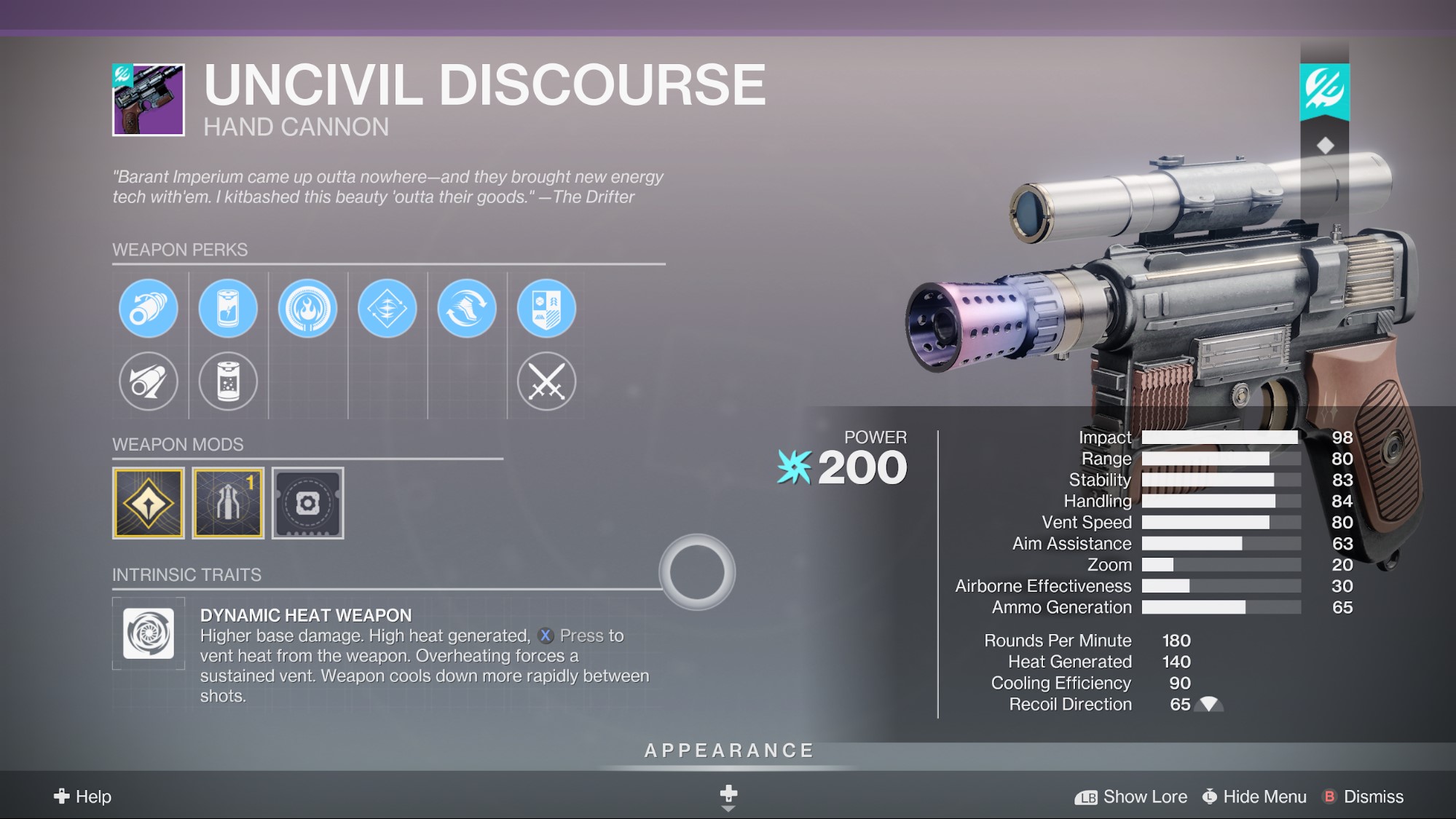Select the active barrel perk with curved arrow

[x=149, y=309]
